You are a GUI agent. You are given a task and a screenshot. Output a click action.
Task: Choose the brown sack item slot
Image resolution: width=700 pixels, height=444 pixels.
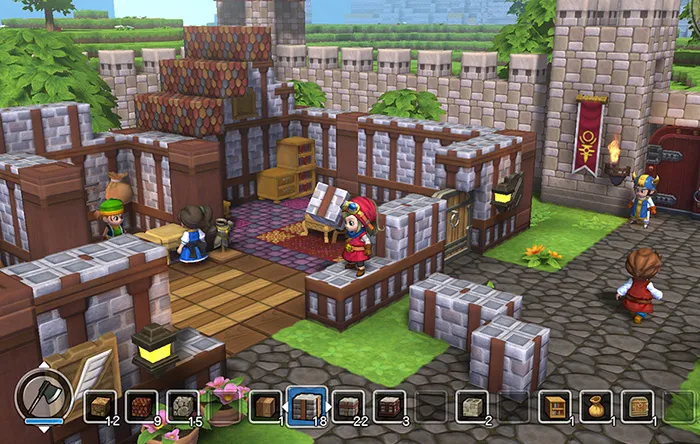coord(596,406)
